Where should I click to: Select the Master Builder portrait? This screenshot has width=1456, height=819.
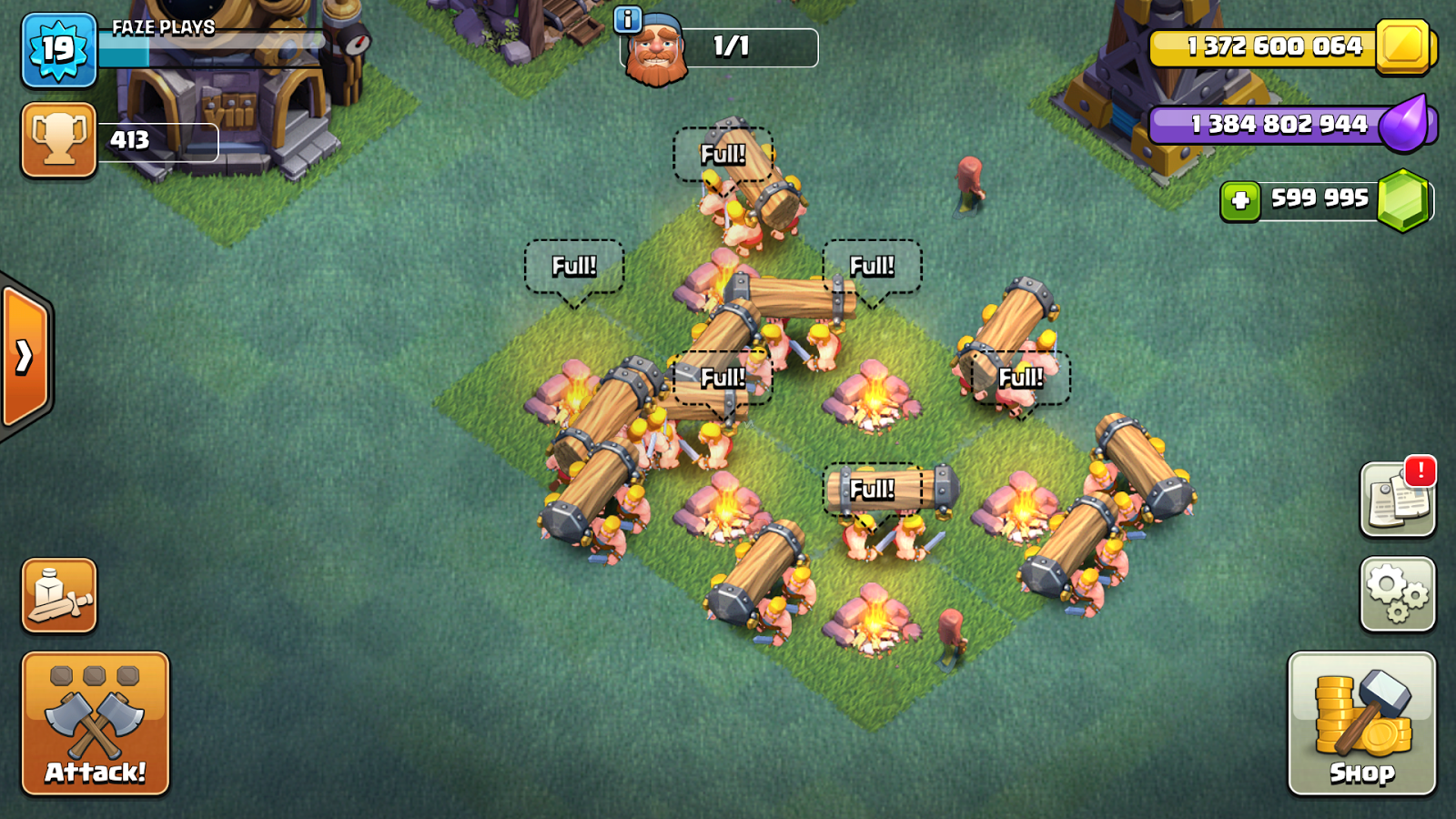pyautogui.click(x=657, y=52)
